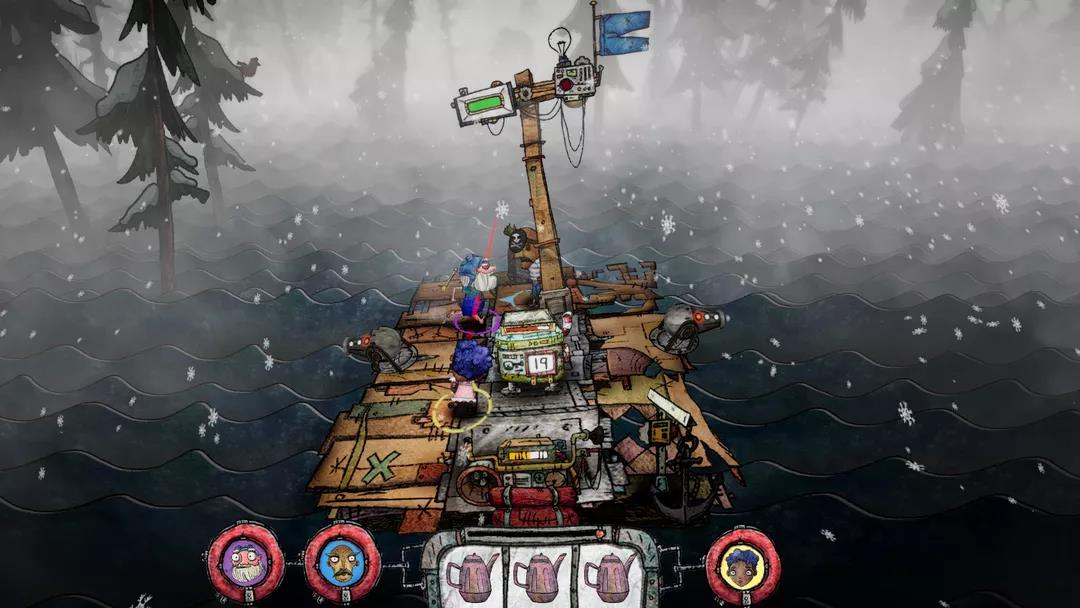Select the white-bearded old man portrait
This screenshot has width=1080, height=608.
click(x=246, y=564)
